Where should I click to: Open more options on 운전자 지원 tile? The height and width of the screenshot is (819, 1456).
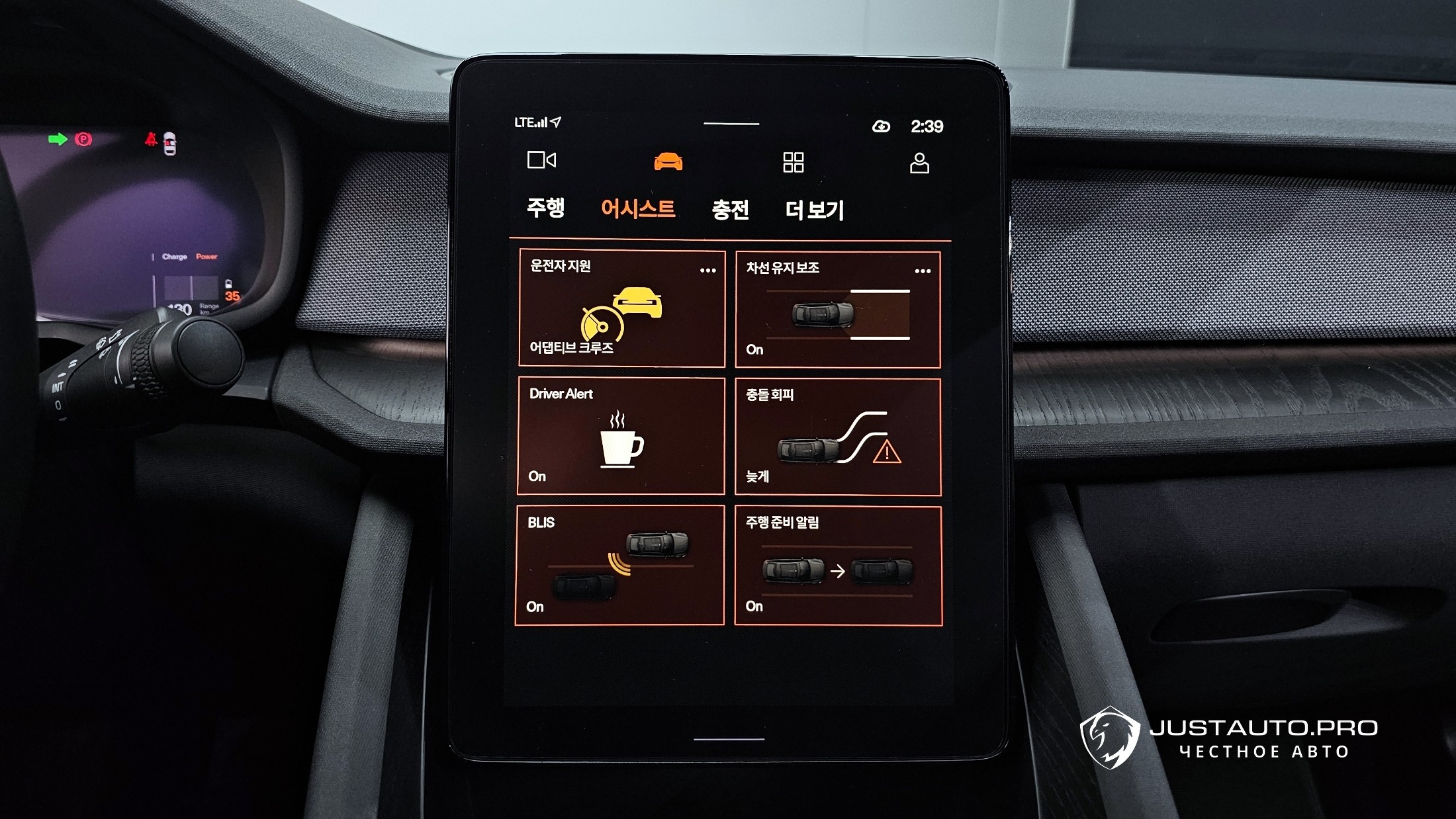click(x=707, y=270)
